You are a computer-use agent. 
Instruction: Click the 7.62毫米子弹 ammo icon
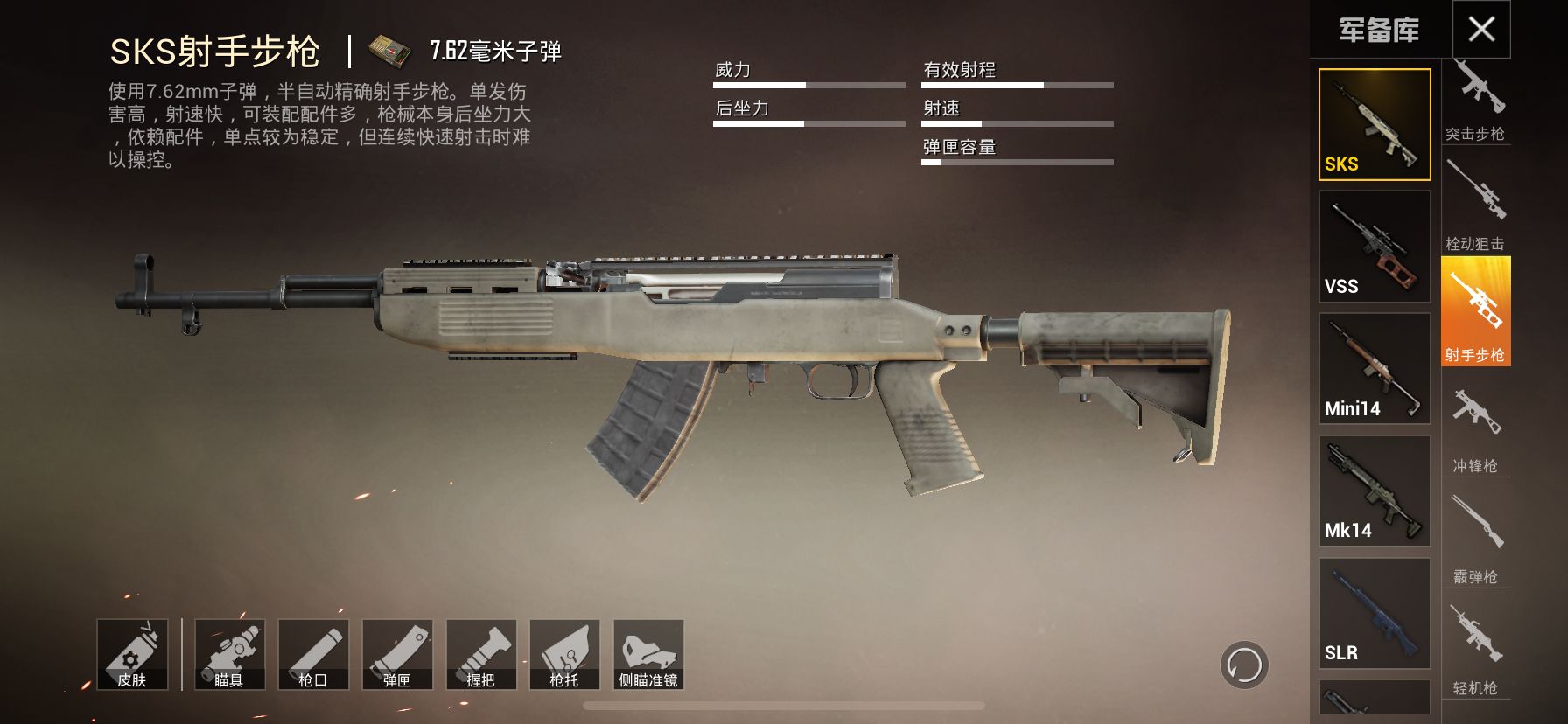coord(388,50)
